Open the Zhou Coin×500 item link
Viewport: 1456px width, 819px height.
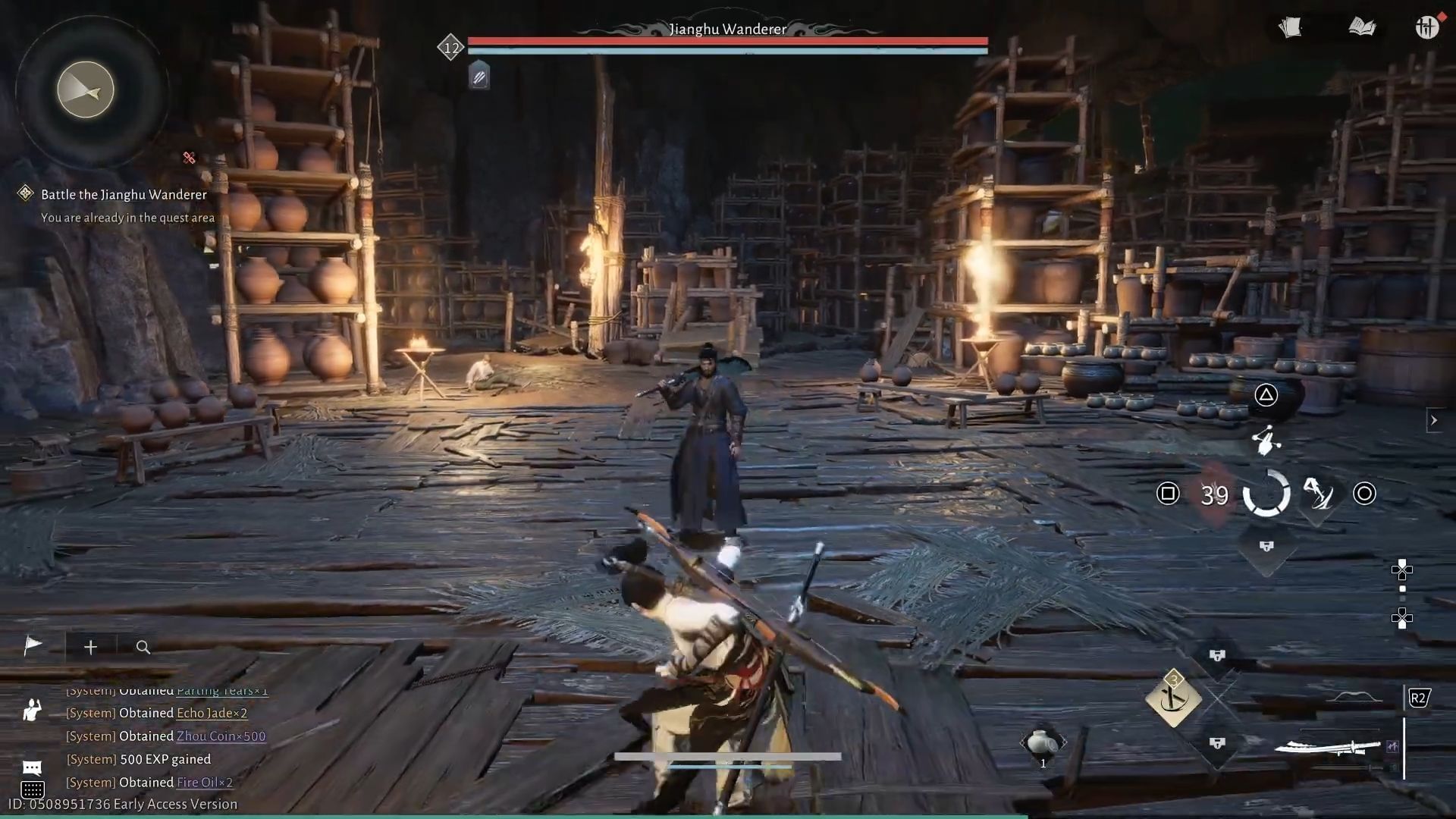pyautogui.click(x=221, y=736)
